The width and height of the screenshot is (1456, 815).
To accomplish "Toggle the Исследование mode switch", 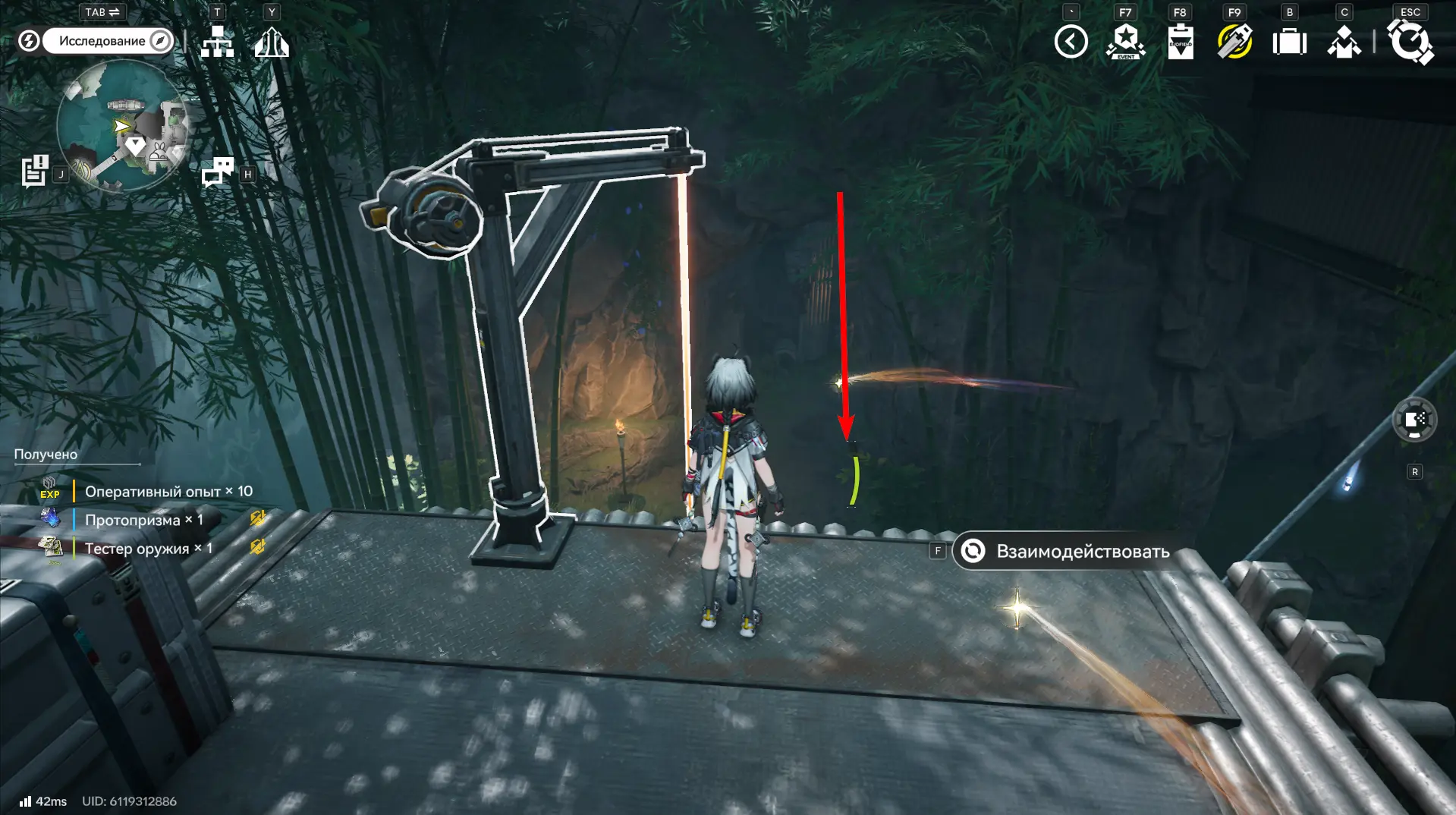I will click(x=106, y=41).
